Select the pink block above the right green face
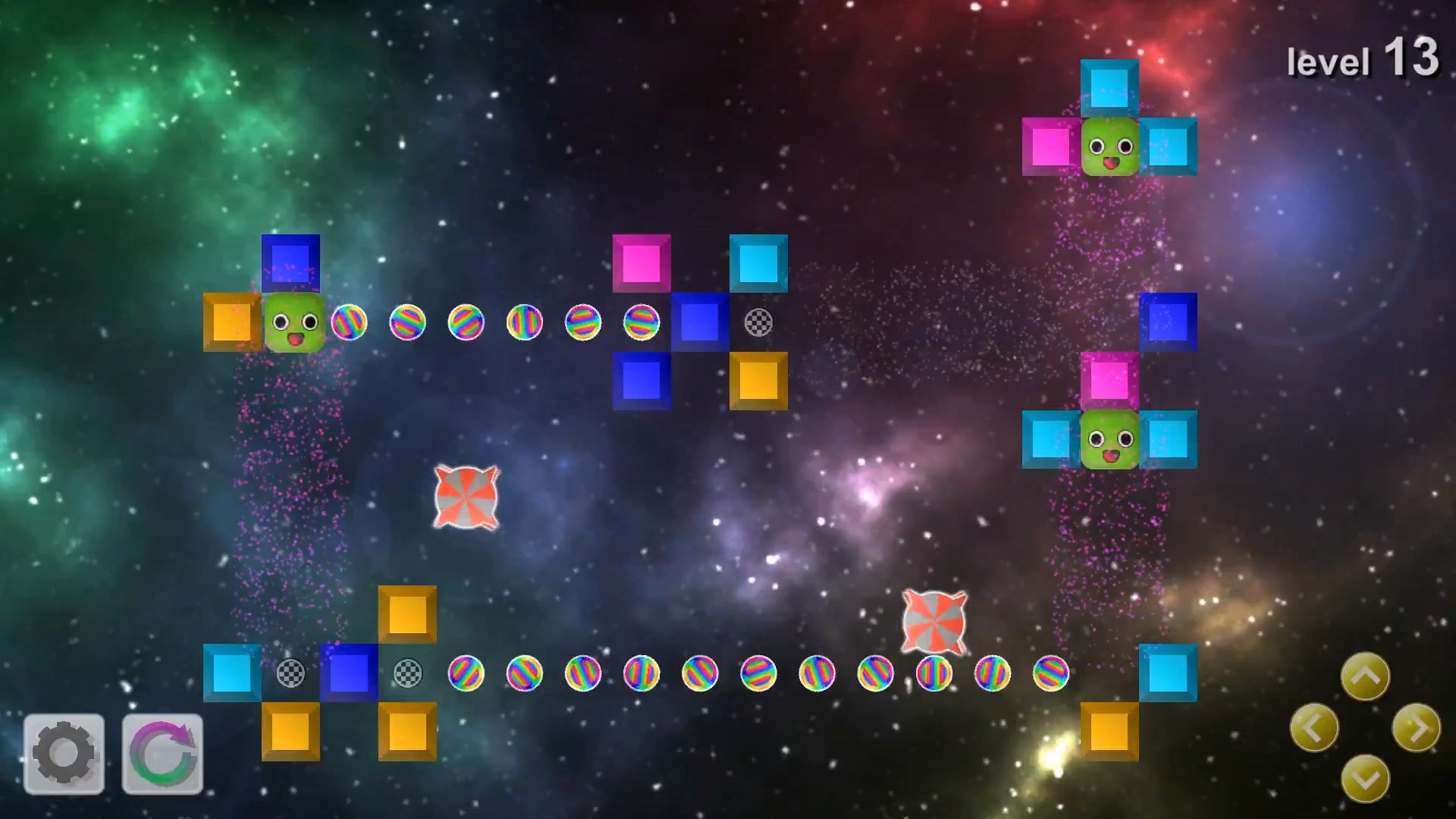The width and height of the screenshot is (1456, 819). [x=1108, y=381]
